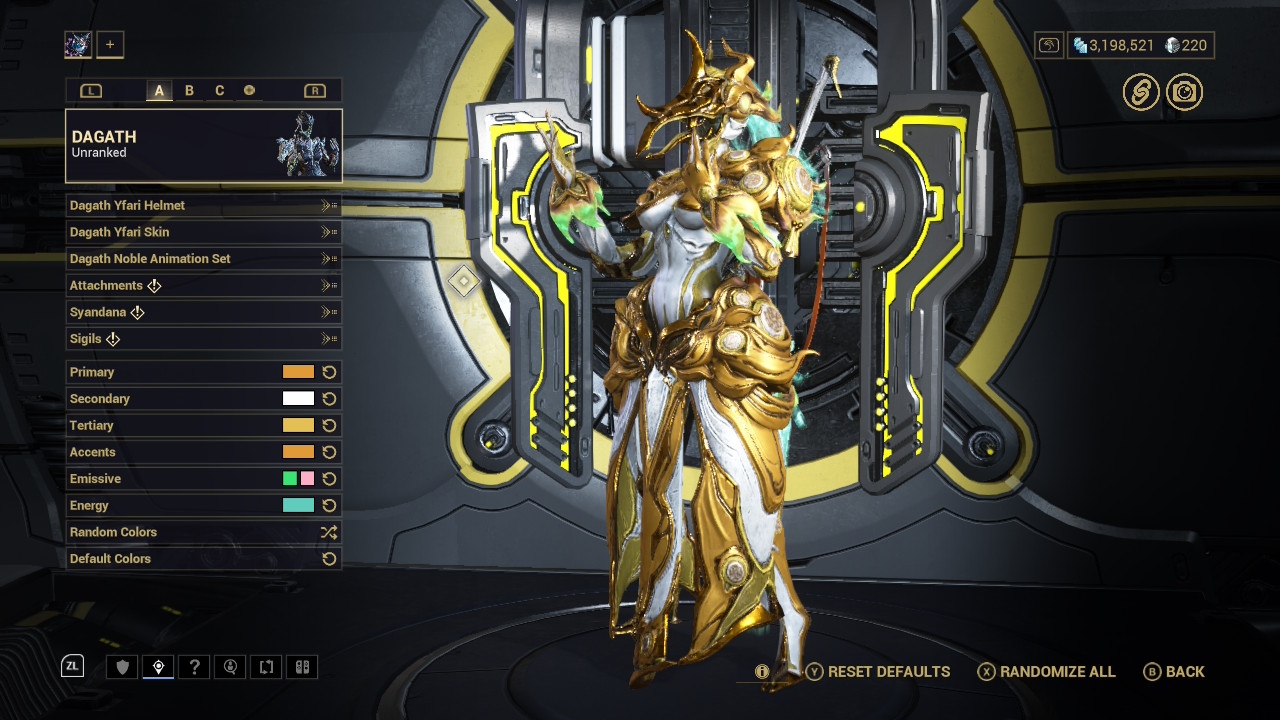The height and width of the screenshot is (720, 1280).
Task: Pick the Primary color swatch
Action: pyautogui.click(x=298, y=372)
